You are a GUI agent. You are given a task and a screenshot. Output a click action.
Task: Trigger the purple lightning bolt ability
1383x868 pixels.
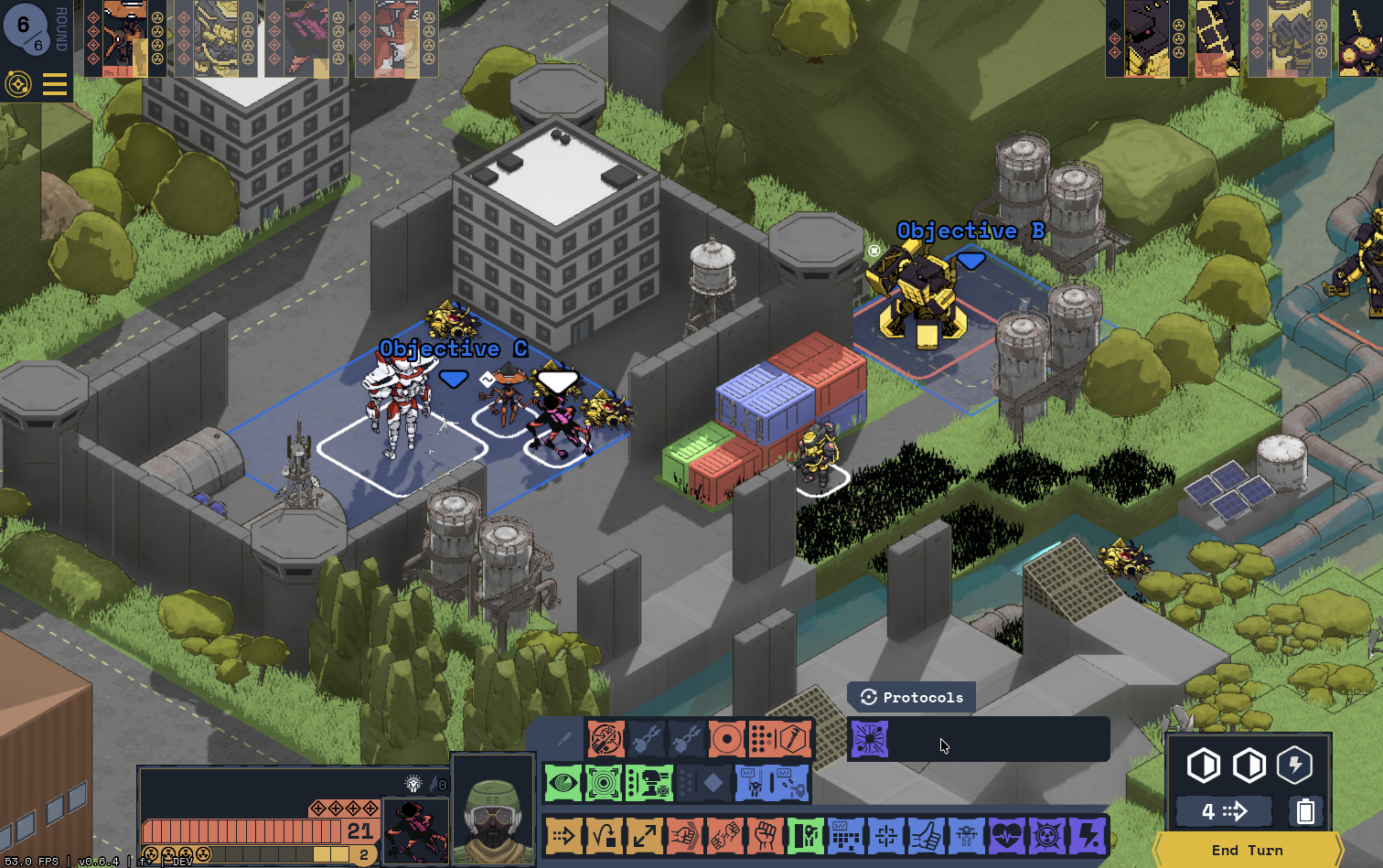point(1088,835)
